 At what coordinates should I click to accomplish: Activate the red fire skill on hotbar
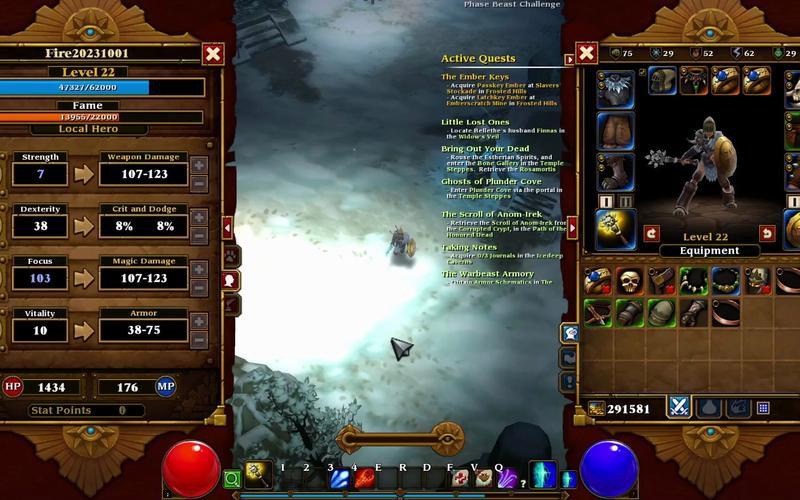364,480
